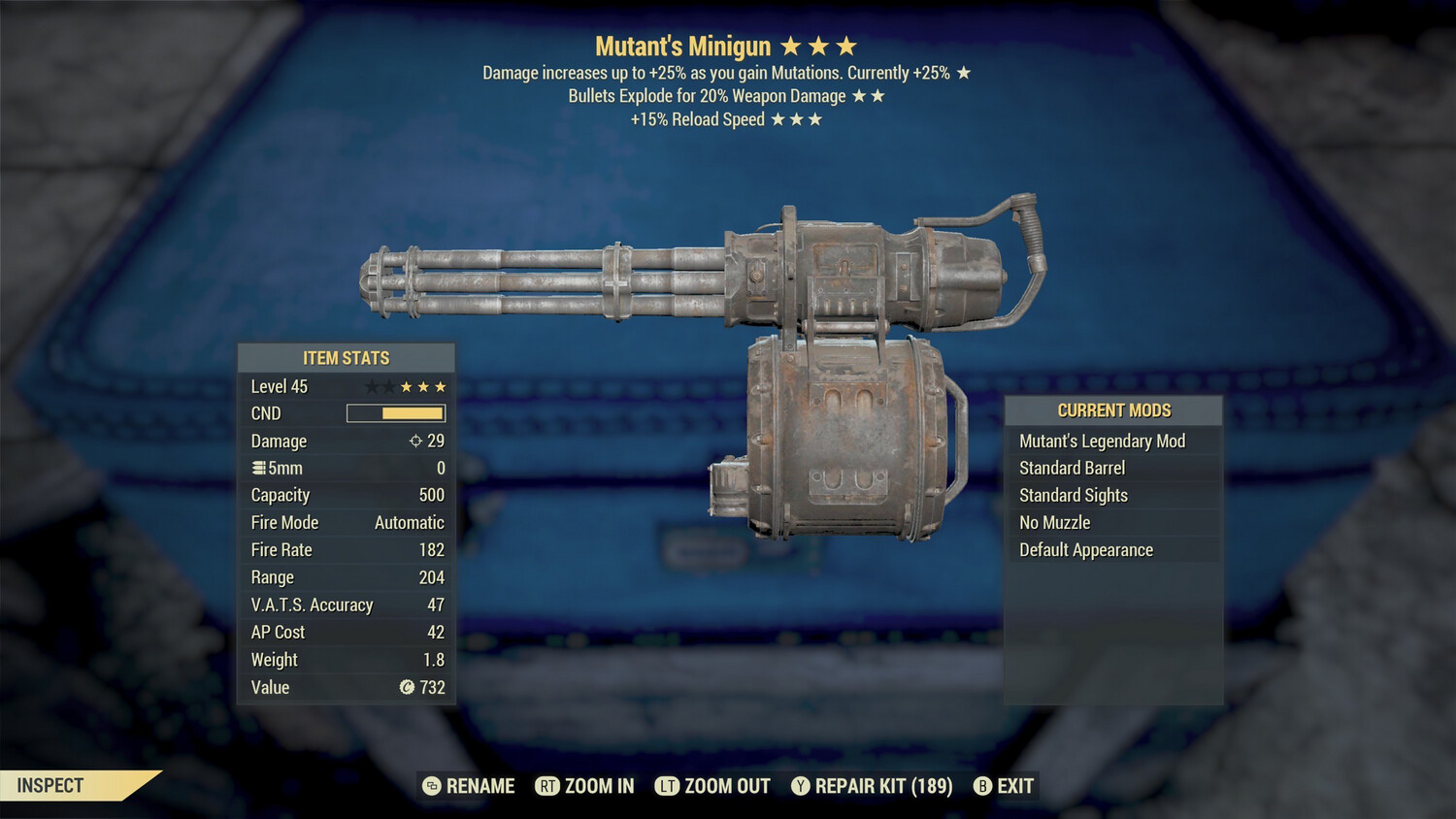Viewport: 1456px width, 819px height.
Task: Open the Fire Mode Automatic selector
Action: coord(409,522)
